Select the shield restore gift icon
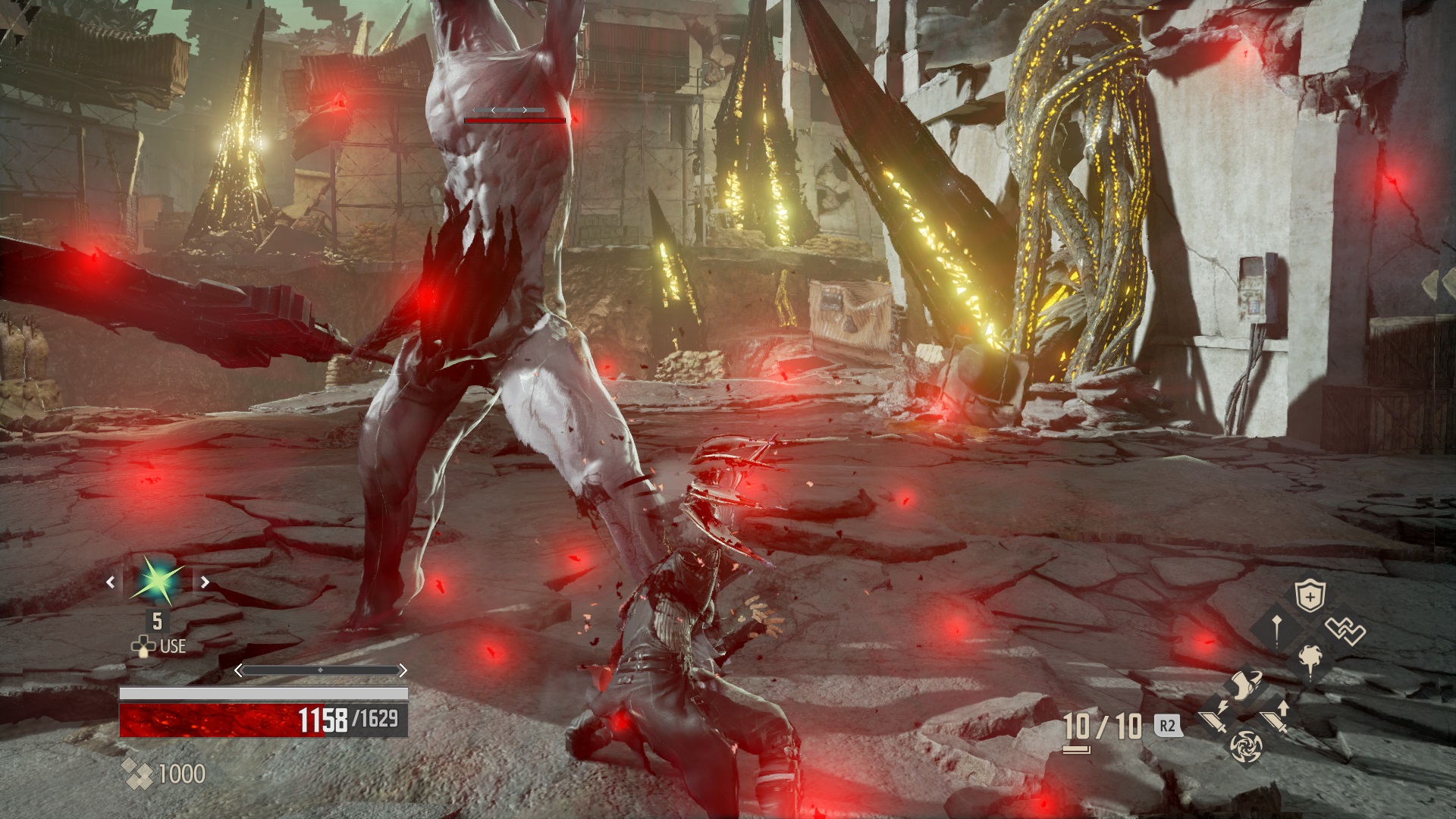 pyautogui.click(x=1310, y=595)
